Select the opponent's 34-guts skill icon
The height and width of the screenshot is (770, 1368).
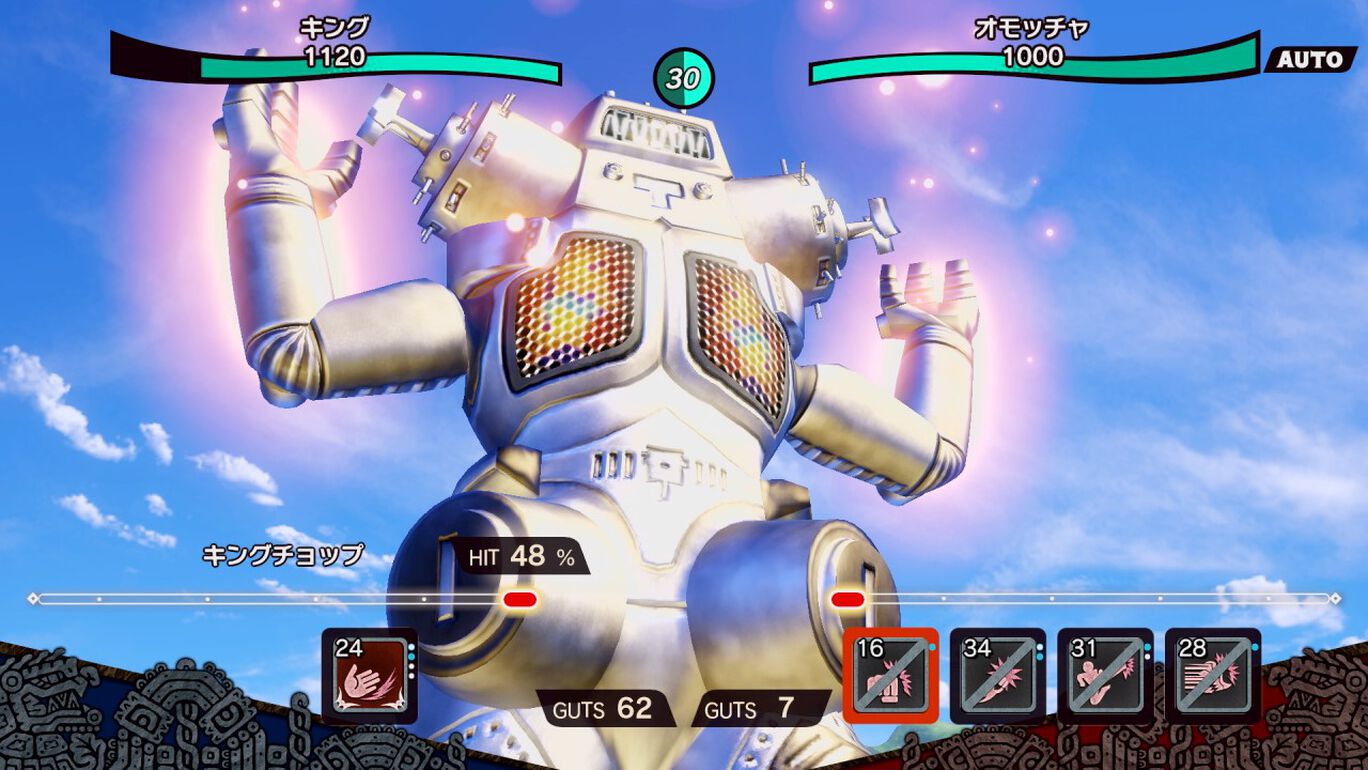997,675
